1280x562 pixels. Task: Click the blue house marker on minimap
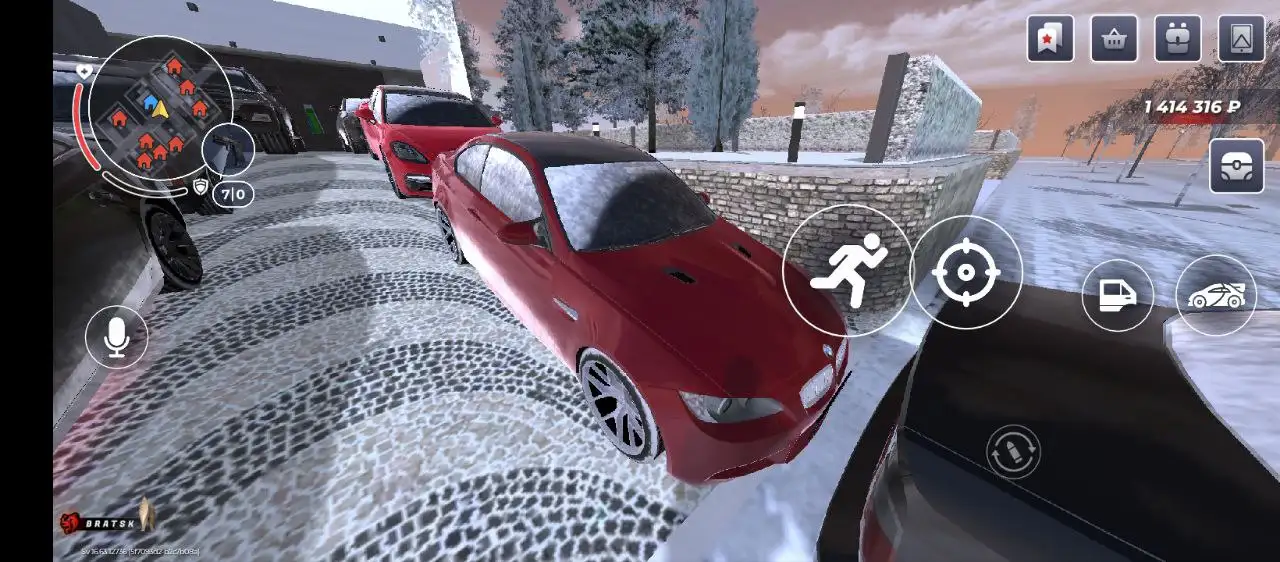click(150, 101)
